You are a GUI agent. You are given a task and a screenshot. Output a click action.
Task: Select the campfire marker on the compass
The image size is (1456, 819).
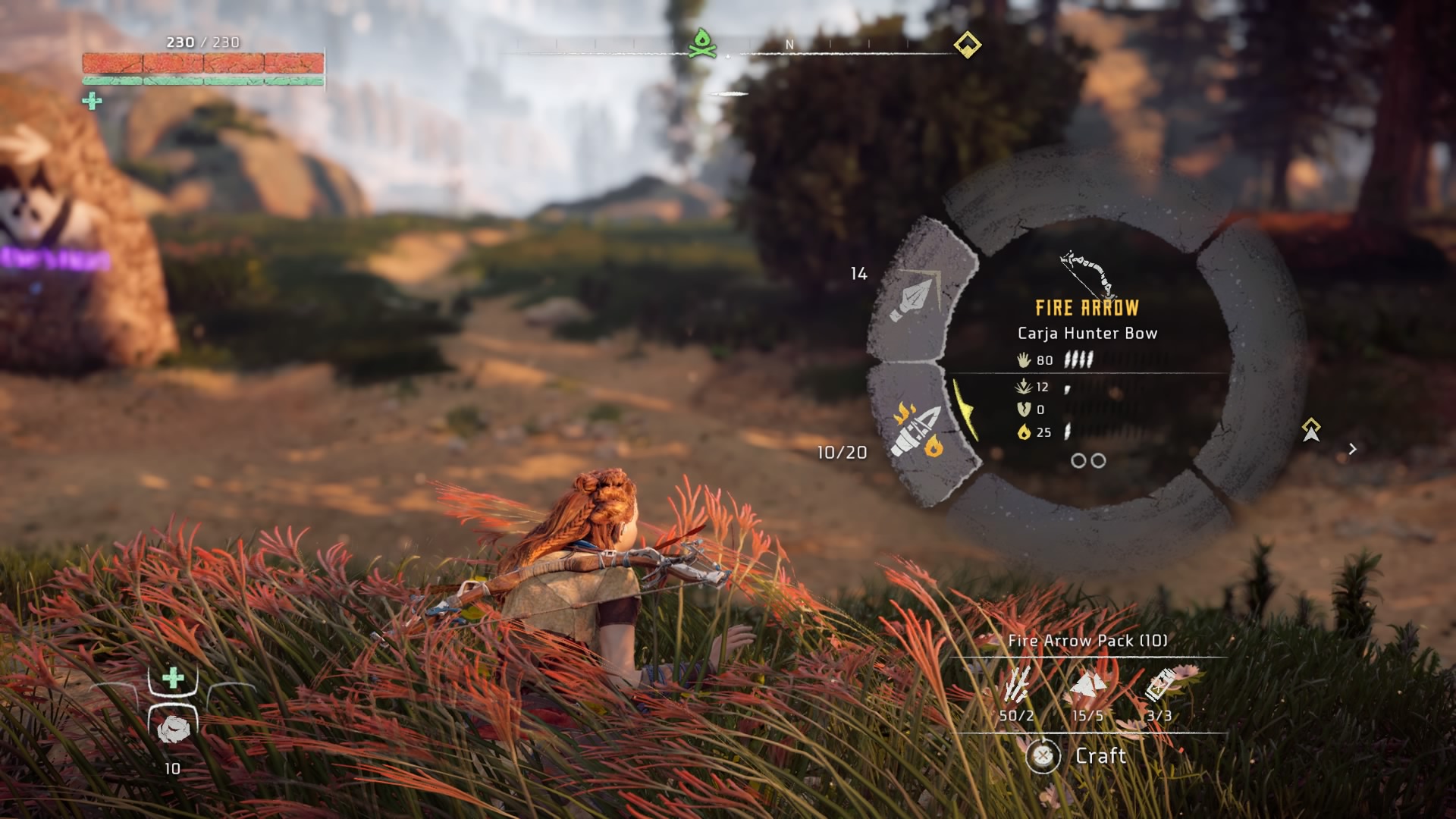702,43
